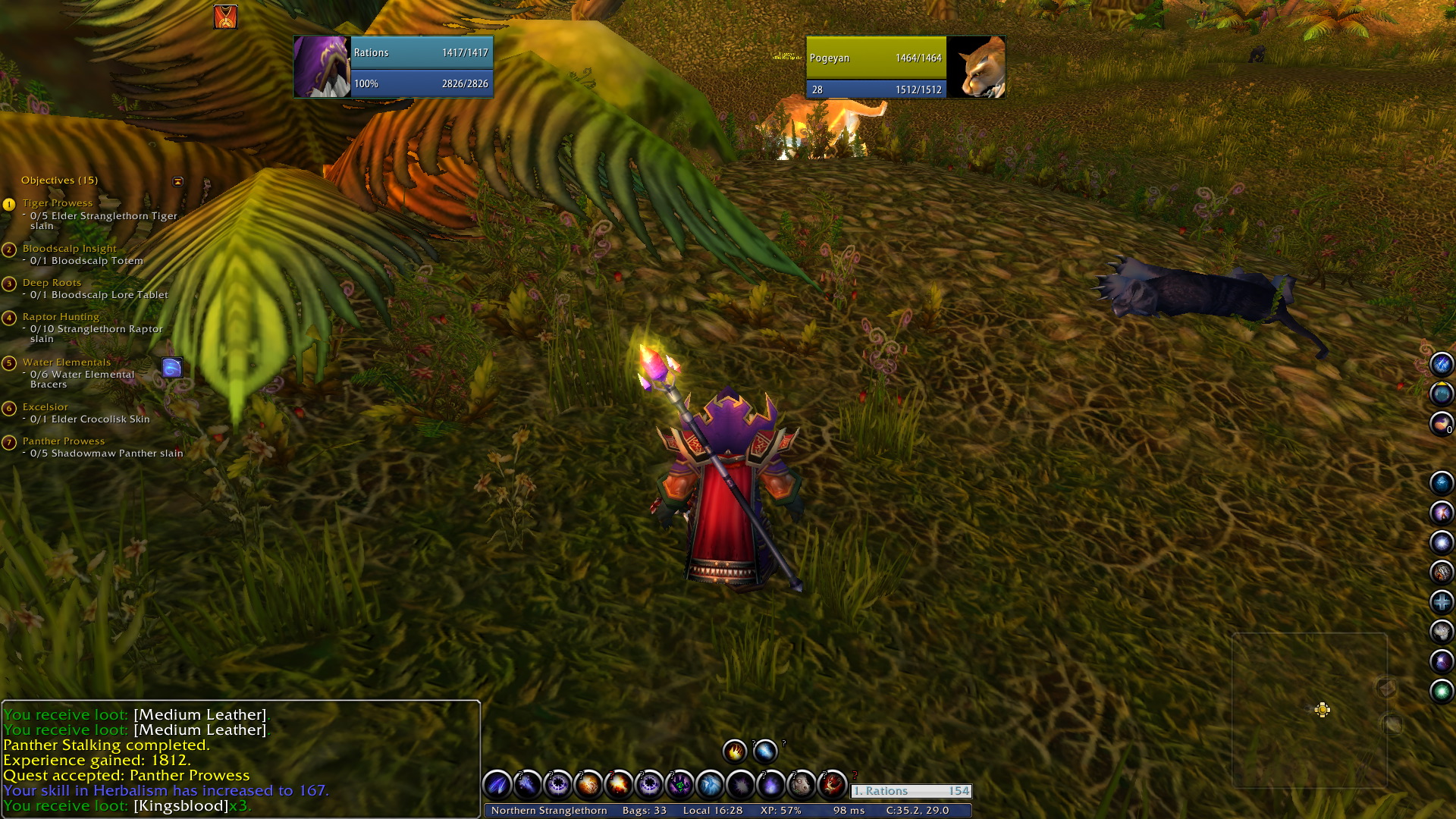Use the Water Elementals quest item icon
This screenshot has width=1456, height=819.
(x=172, y=368)
